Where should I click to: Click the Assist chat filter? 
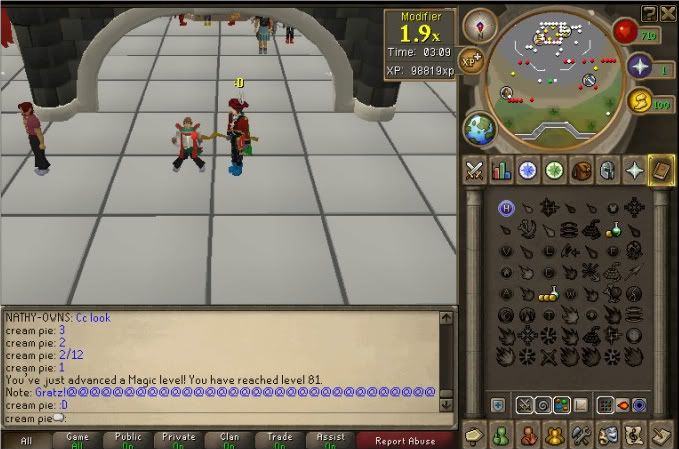(330, 440)
